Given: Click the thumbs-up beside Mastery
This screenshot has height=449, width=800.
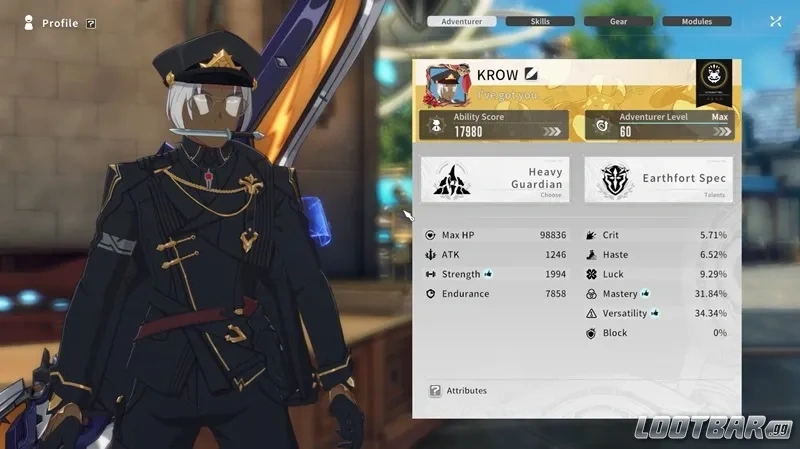Looking at the screenshot, I should coord(646,294).
